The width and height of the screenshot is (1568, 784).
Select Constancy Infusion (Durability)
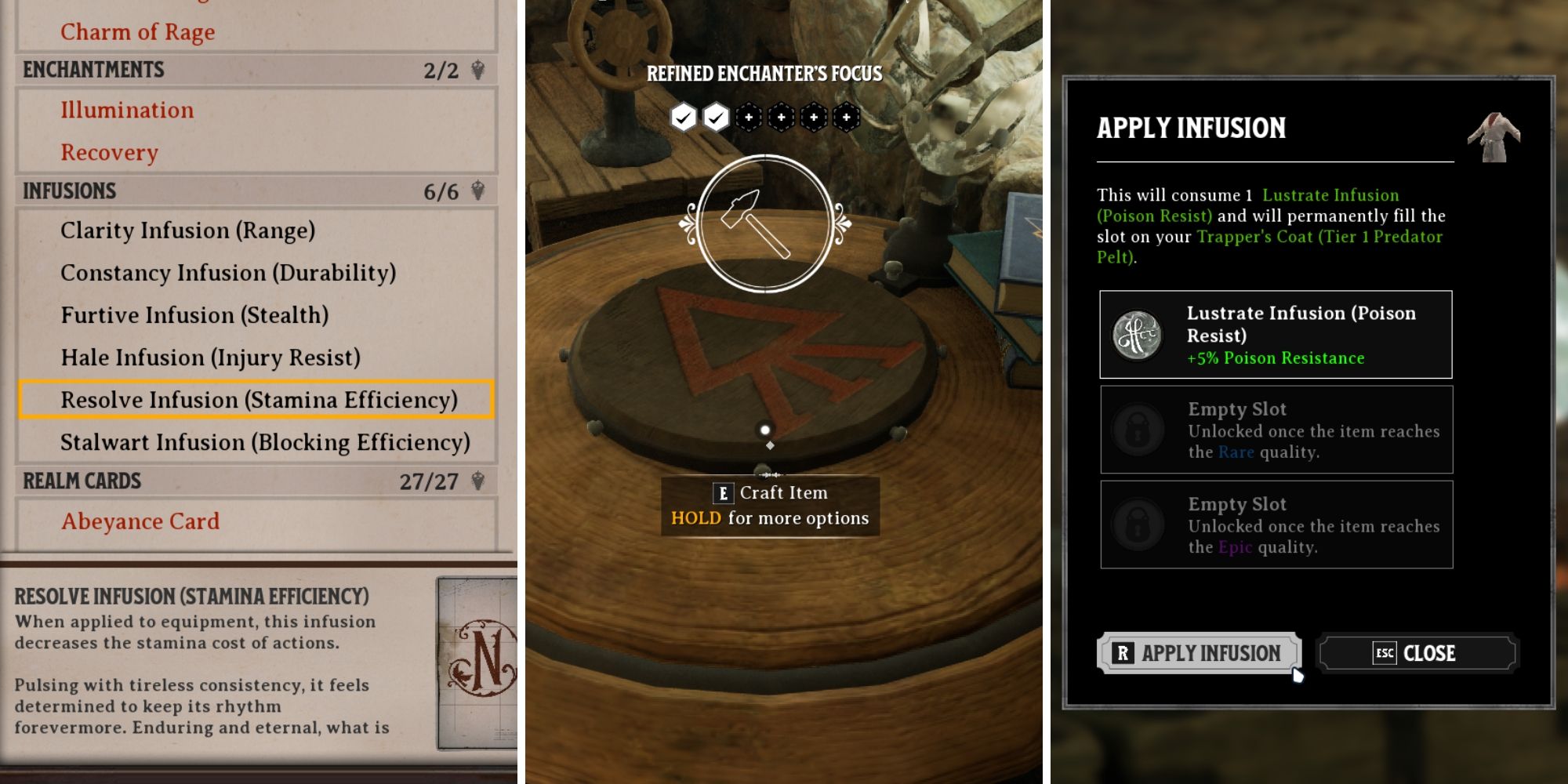[228, 273]
